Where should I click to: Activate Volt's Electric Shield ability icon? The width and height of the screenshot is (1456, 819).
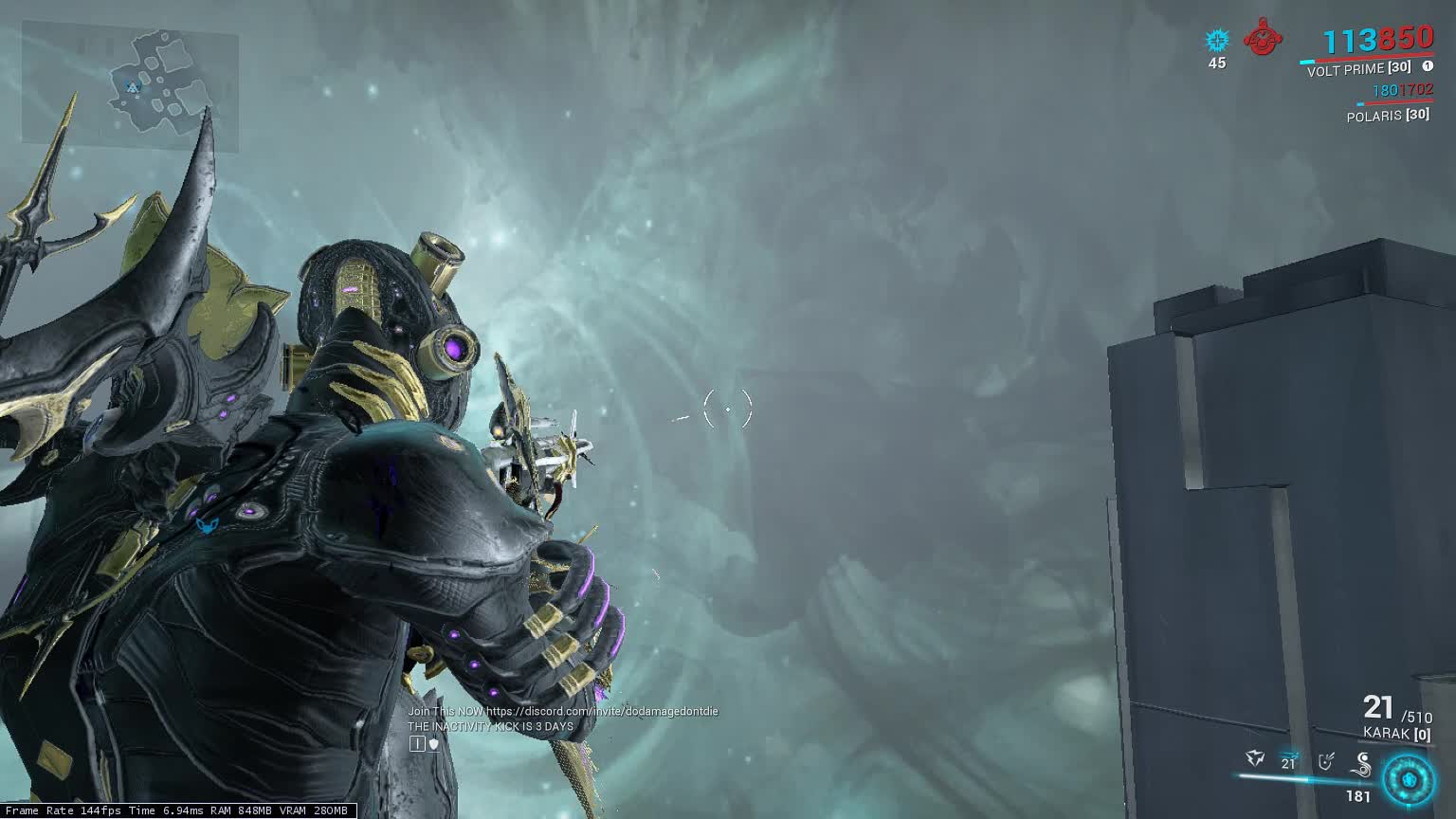tap(1327, 760)
